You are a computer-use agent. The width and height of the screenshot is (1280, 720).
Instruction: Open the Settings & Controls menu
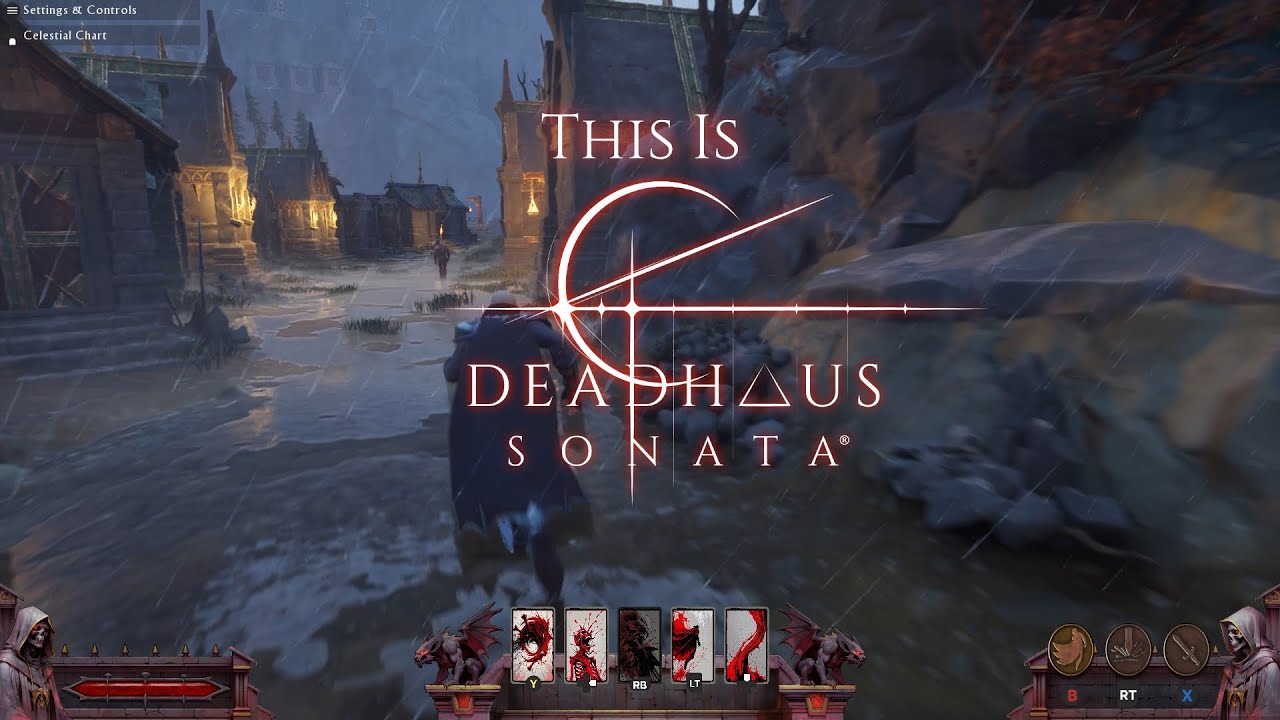point(79,10)
